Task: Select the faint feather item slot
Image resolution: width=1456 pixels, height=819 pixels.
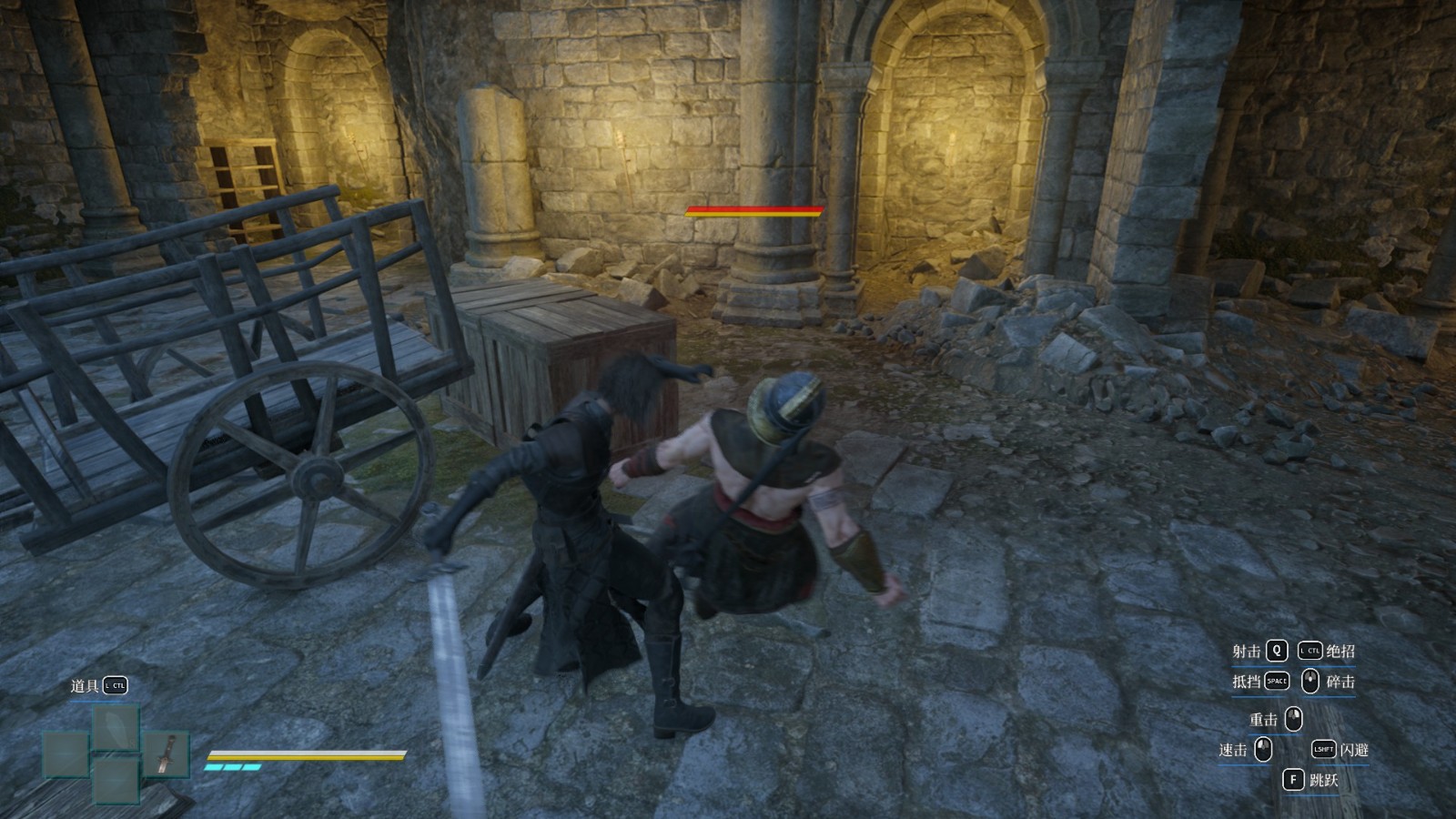Action: [116, 728]
